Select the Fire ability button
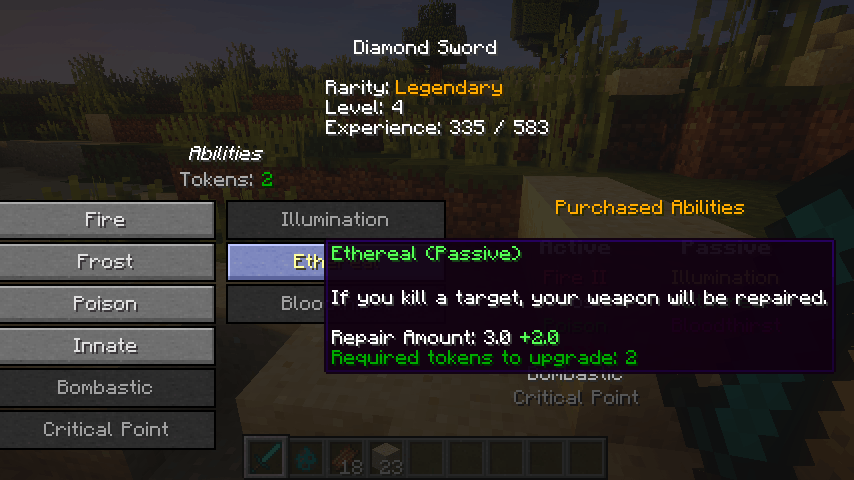This screenshot has width=854, height=480. 106,220
